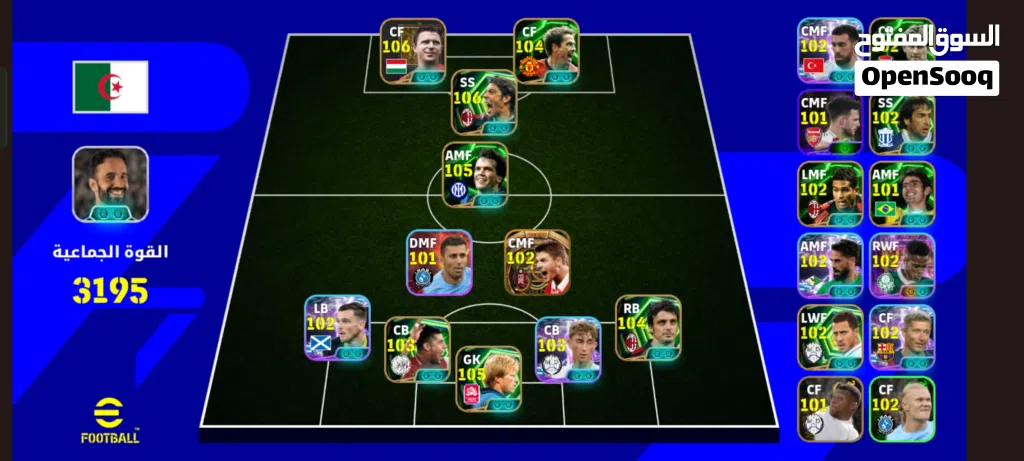Image resolution: width=1024 pixels, height=461 pixels.
Task: Select the AMF 105 Inter player card
Action: pyautogui.click(x=475, y=175)
